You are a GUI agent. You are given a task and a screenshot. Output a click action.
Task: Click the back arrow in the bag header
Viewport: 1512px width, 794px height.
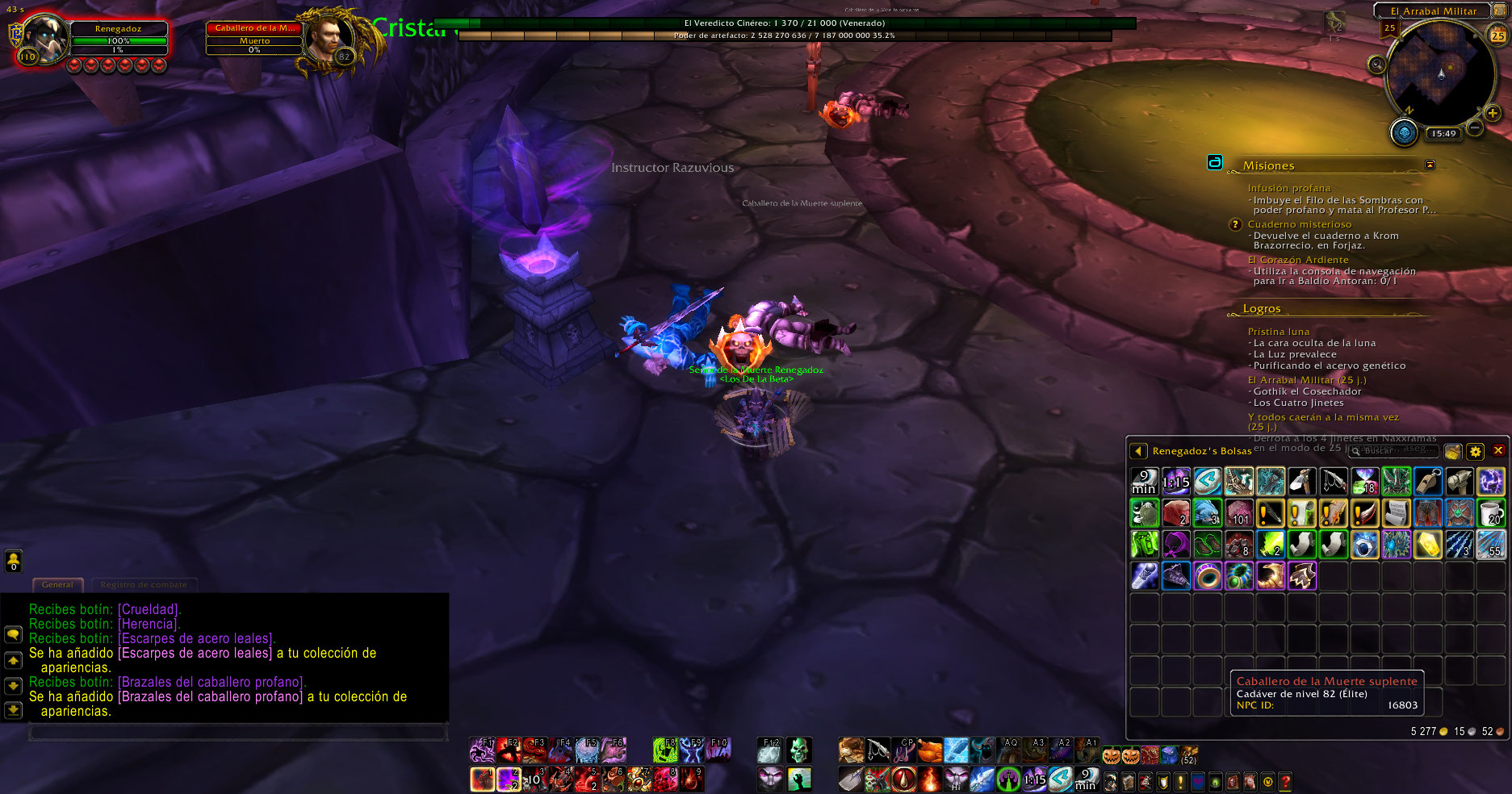point(1138,451)
